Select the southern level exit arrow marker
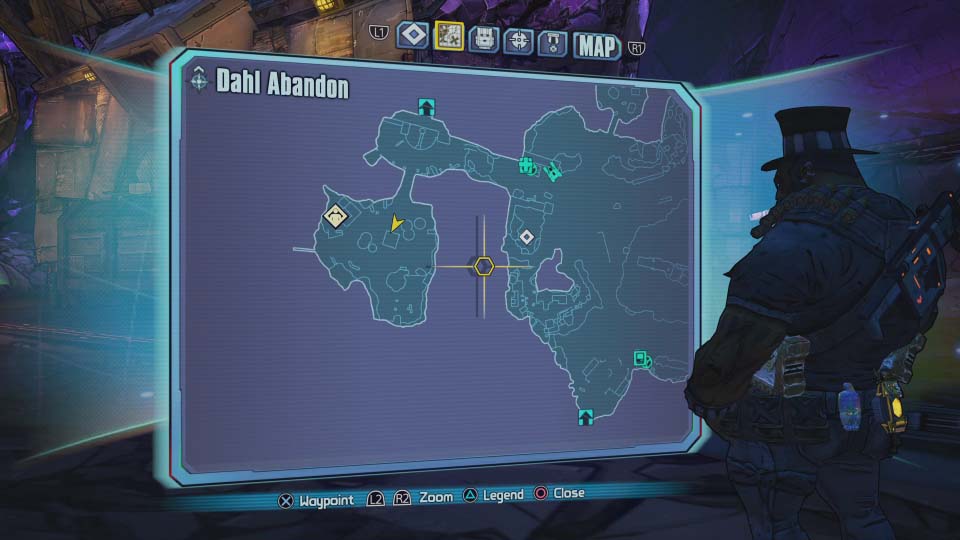The image size is (960, 540). point(585,415)
